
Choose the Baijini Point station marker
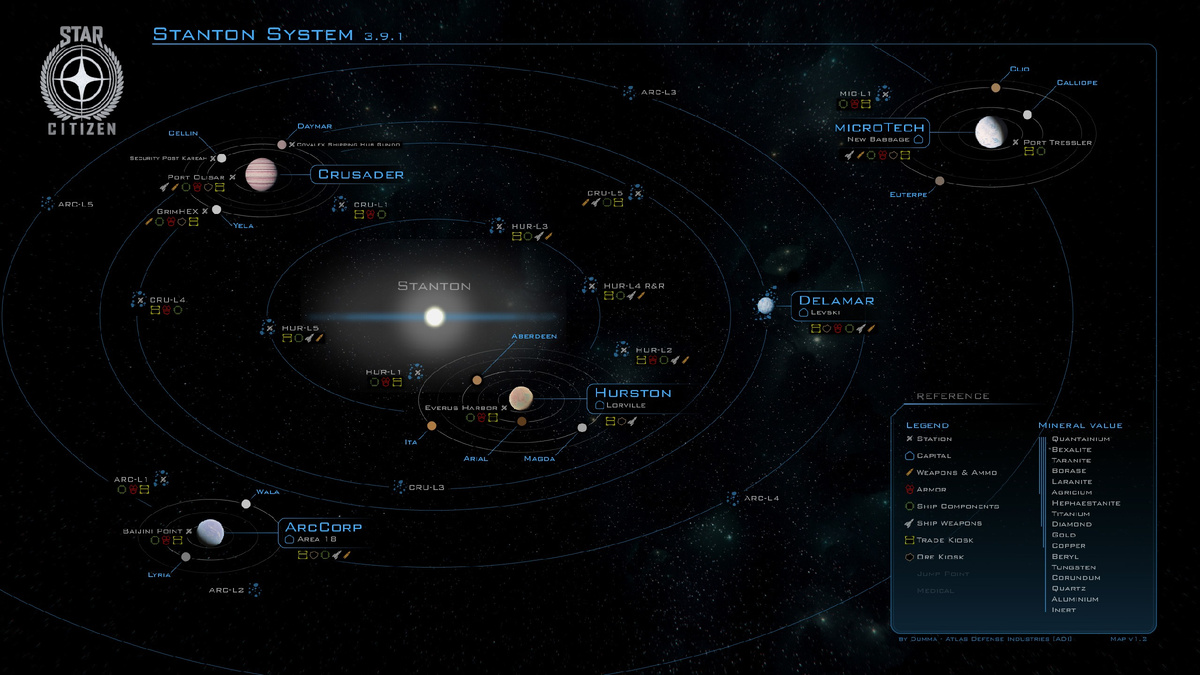pyautogui.click(x=187, y=531)
